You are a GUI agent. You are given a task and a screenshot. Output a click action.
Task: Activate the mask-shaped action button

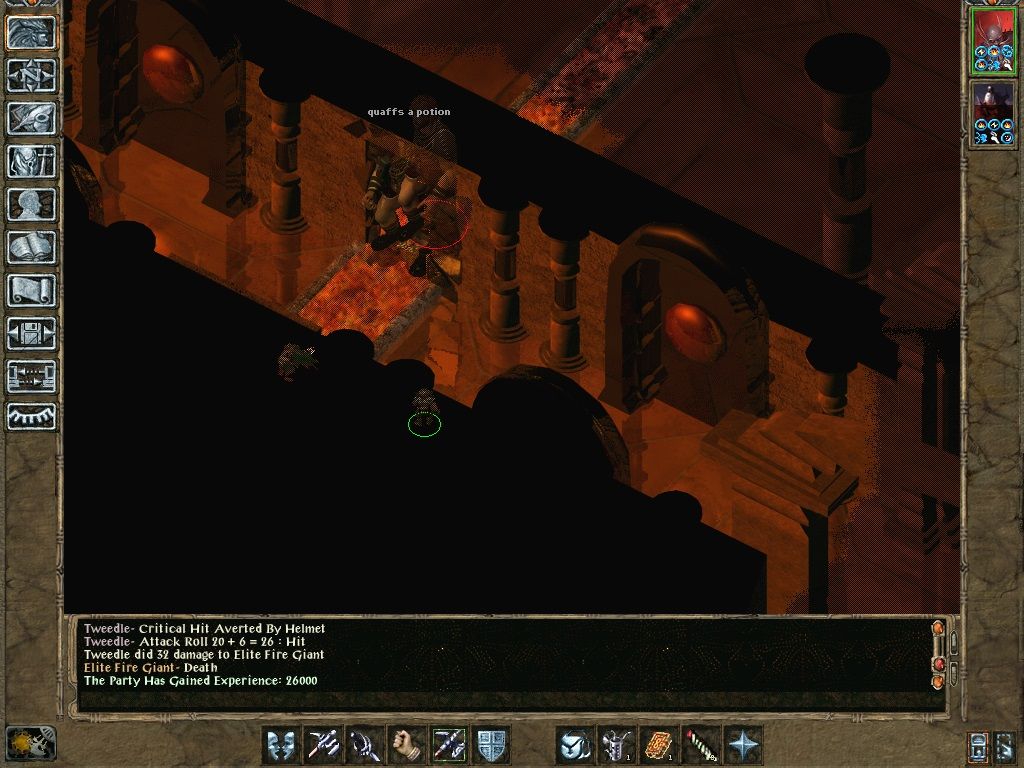[281, 745]
